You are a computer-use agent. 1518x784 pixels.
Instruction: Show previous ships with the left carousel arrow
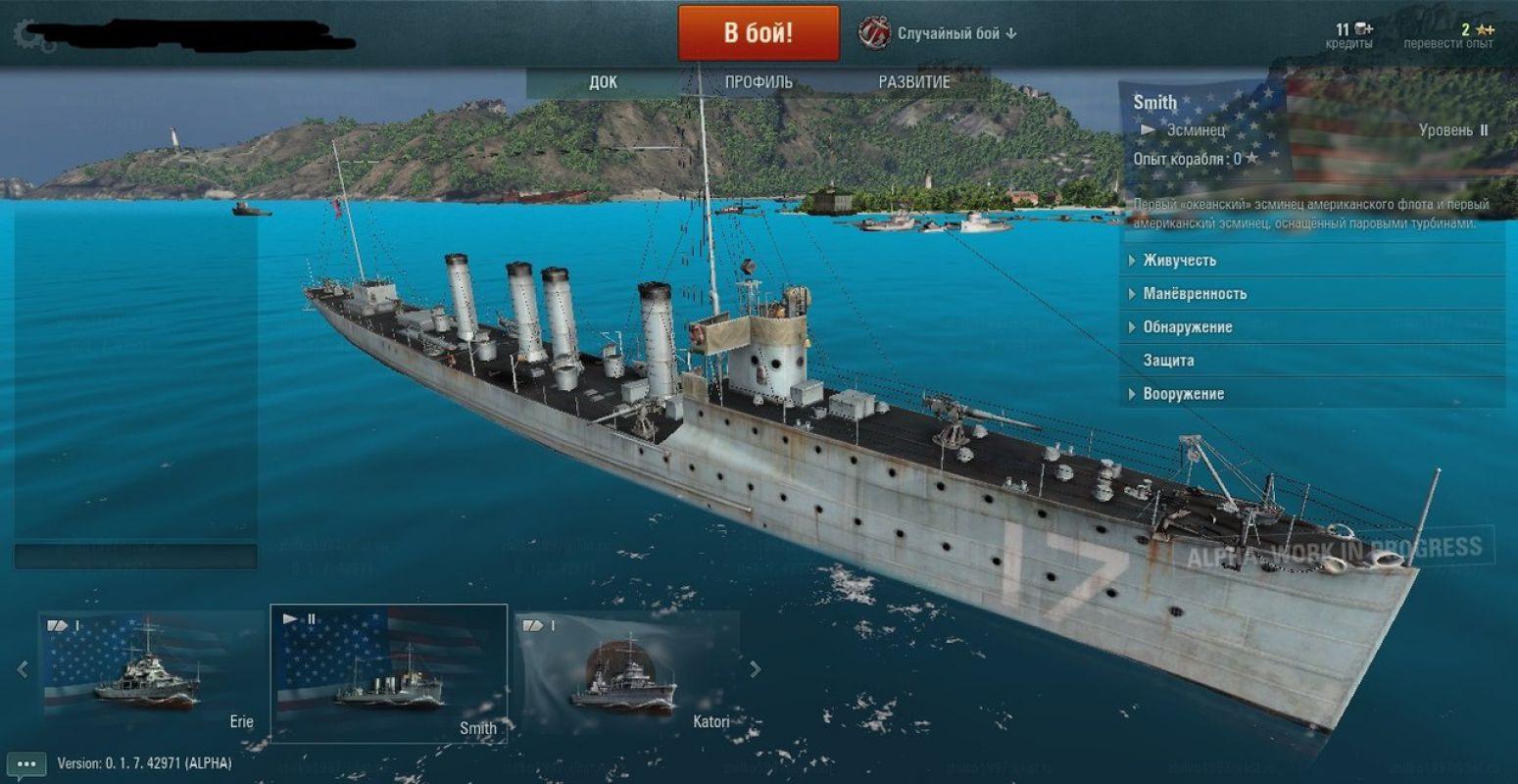click(23, 669)
